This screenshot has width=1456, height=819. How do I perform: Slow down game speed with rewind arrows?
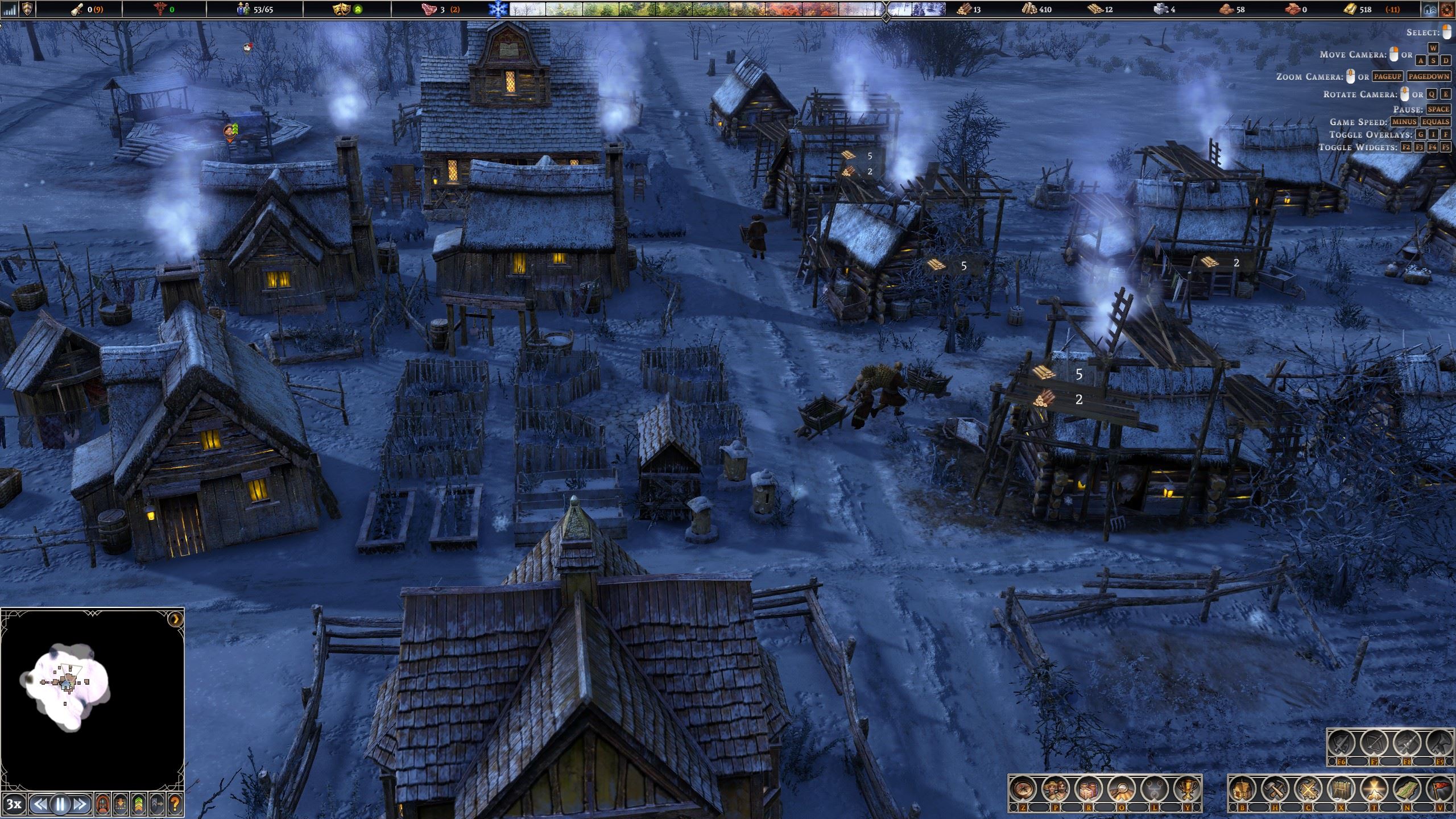(39, 804)
